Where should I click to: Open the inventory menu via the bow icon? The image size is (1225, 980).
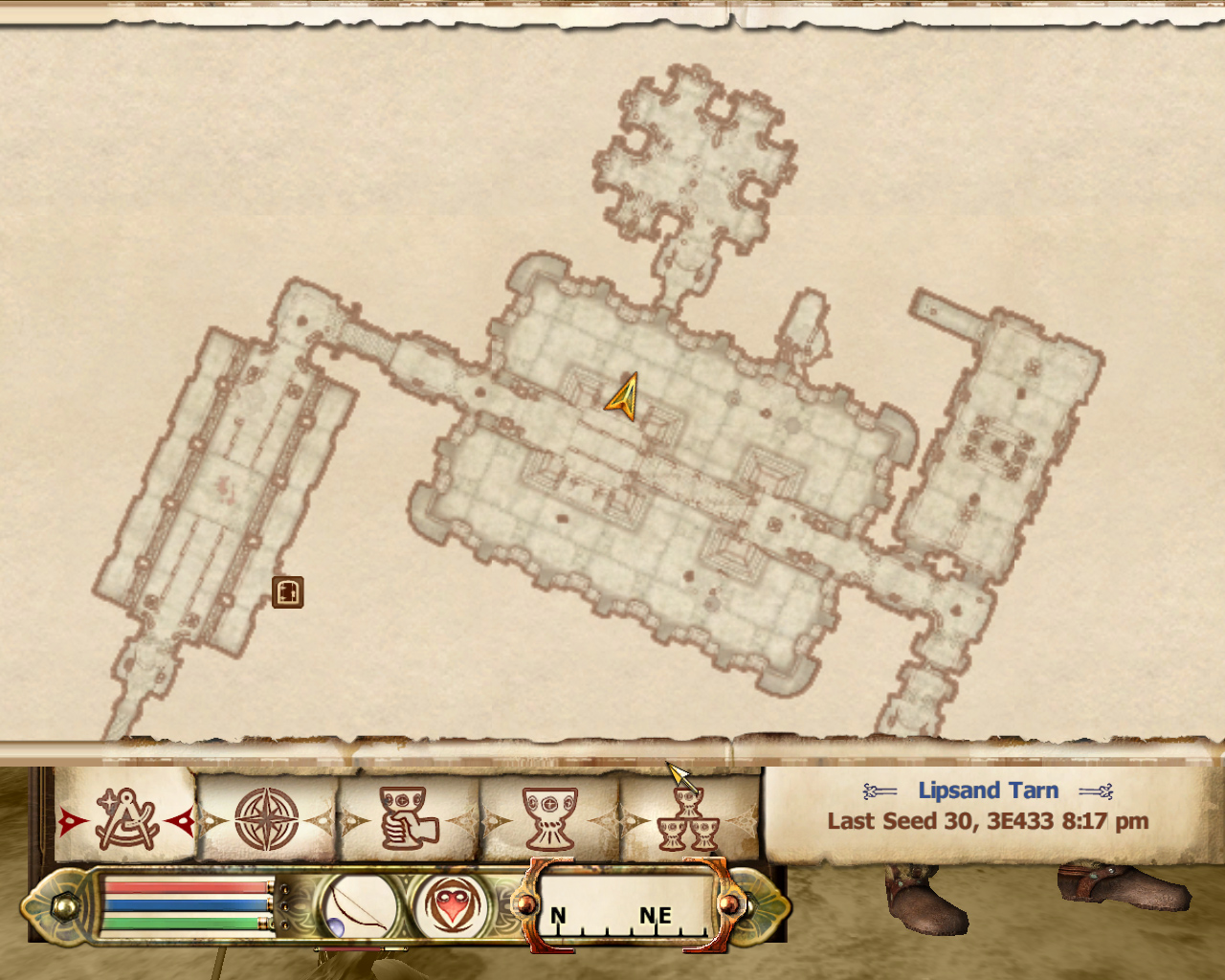(x=361, y=904)
